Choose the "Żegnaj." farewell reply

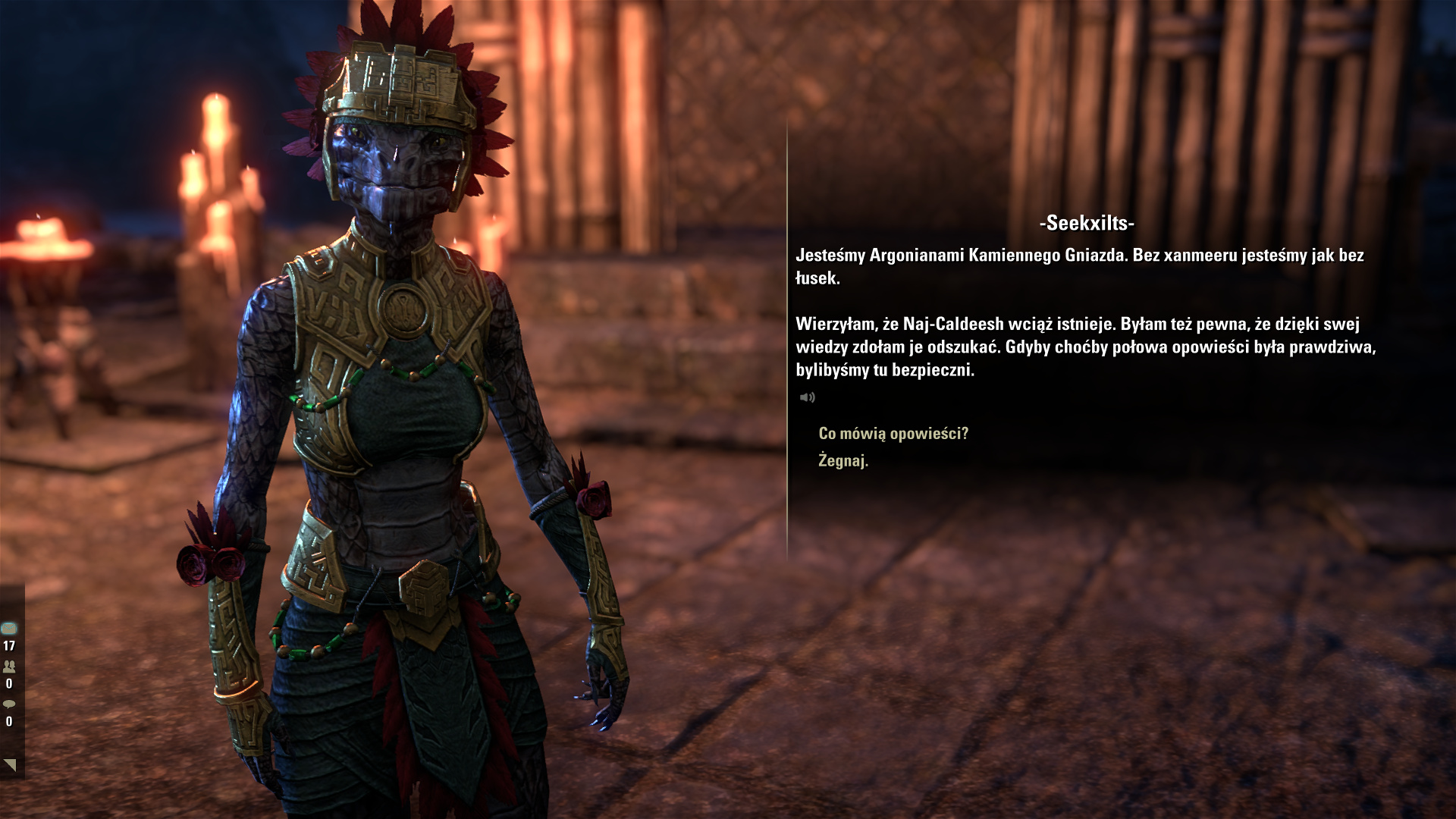tap(843, 460)
